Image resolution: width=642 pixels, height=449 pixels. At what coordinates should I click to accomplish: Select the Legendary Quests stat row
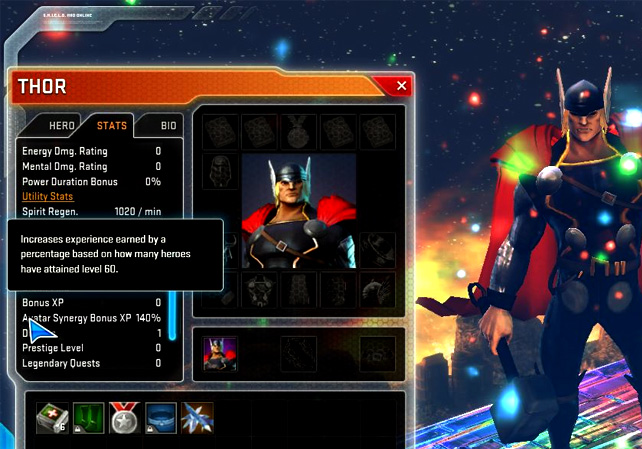pyautogui.click(x=91, y=364)
